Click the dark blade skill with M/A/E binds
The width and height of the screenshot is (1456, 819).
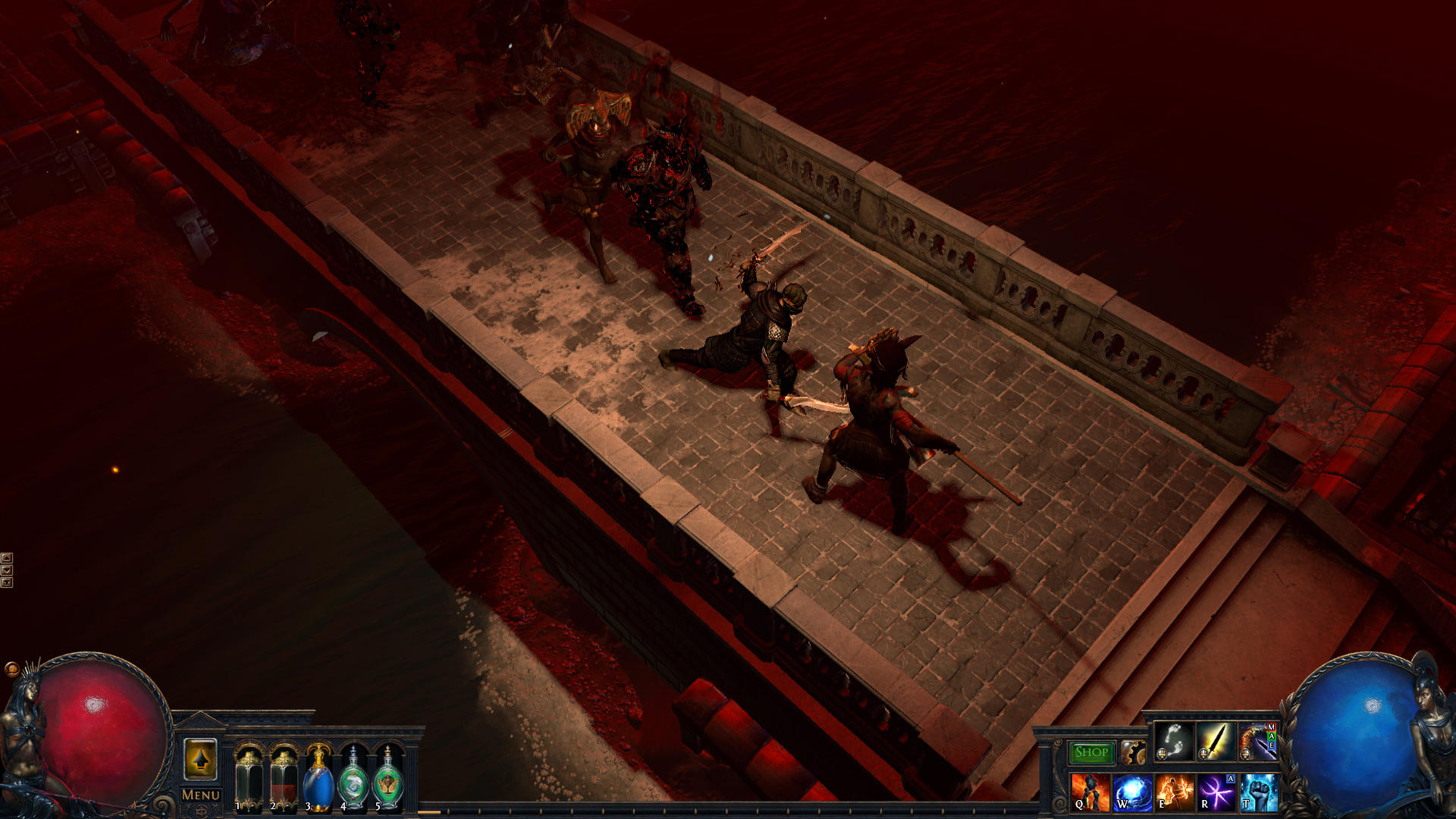click(x=1257, y=742)
